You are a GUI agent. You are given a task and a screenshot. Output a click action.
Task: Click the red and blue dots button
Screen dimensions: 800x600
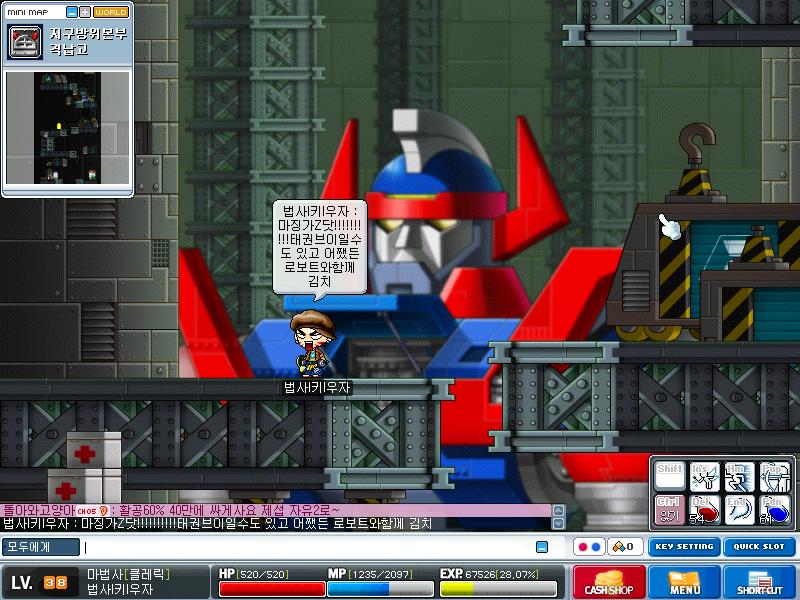point(588,547)
